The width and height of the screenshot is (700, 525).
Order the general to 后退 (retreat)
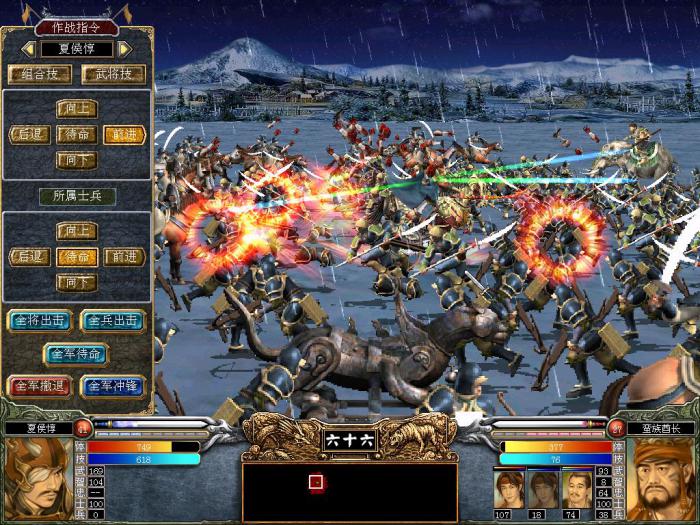click(x=29, y=134)
